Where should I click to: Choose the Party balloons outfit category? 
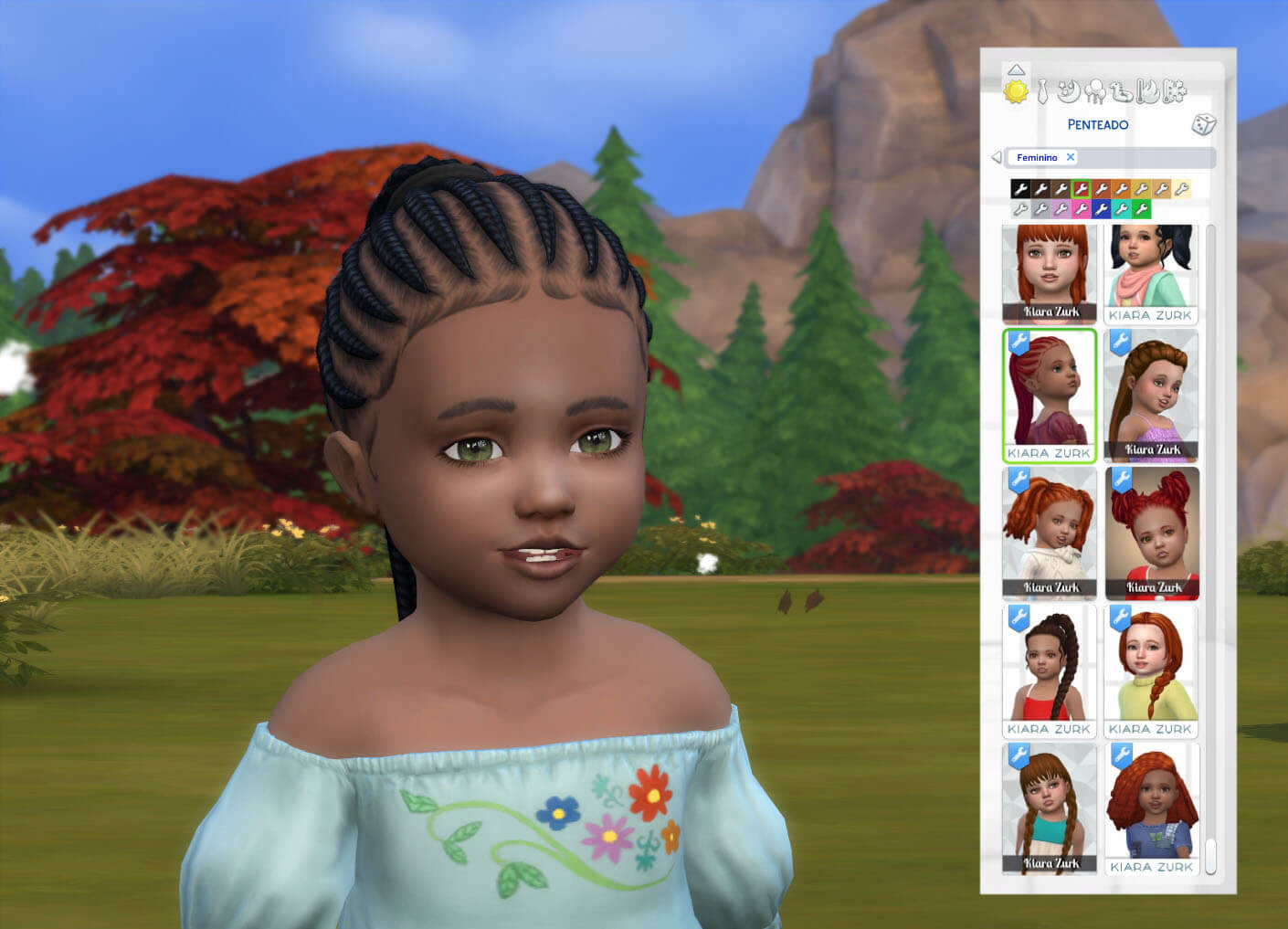coord(1094,91)
